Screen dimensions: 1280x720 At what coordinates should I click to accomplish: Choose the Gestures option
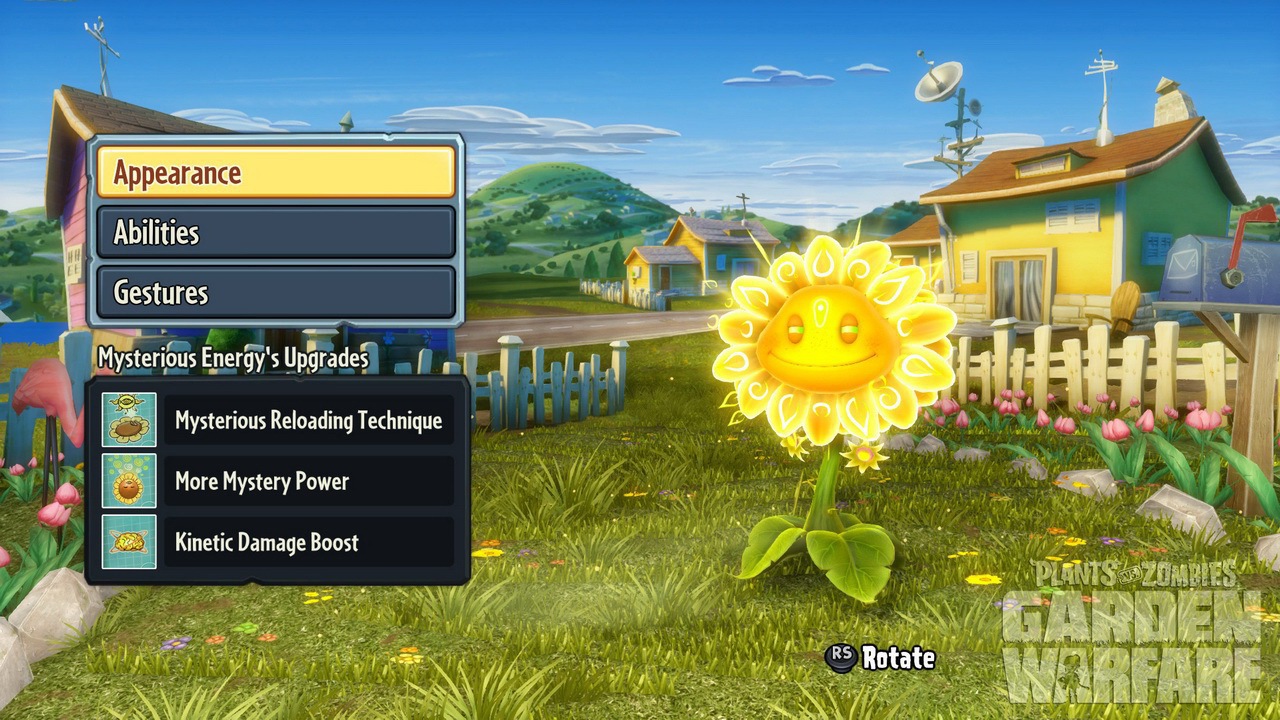(276, 293)
